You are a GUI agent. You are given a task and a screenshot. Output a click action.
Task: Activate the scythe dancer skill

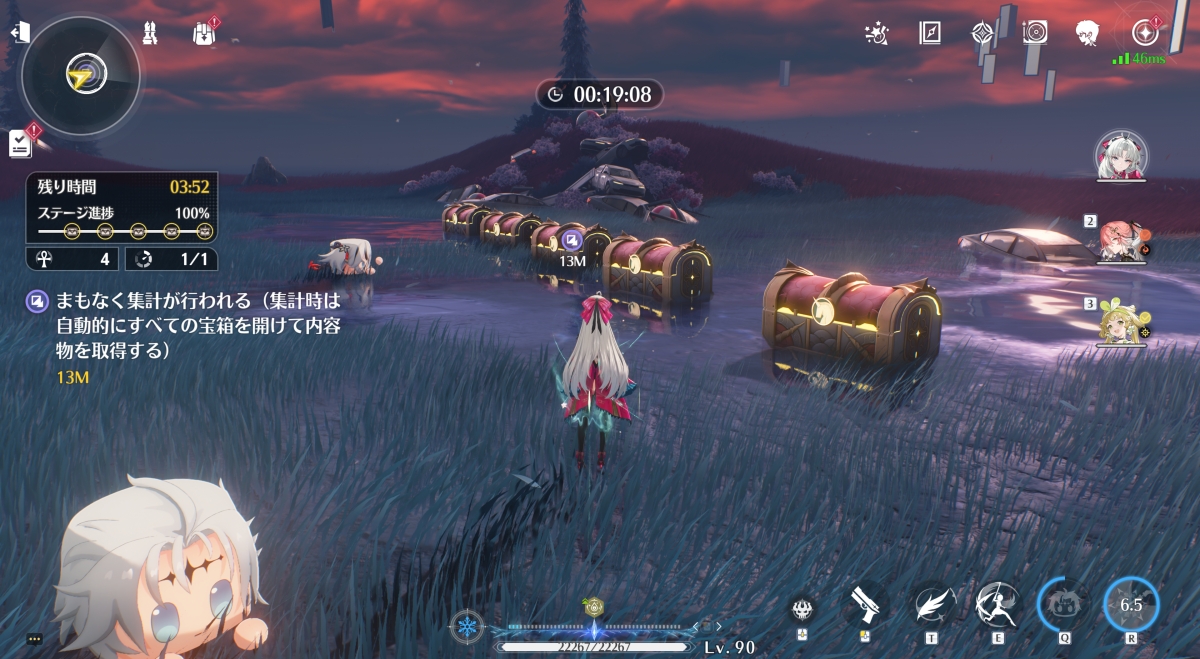click(999, 604)
